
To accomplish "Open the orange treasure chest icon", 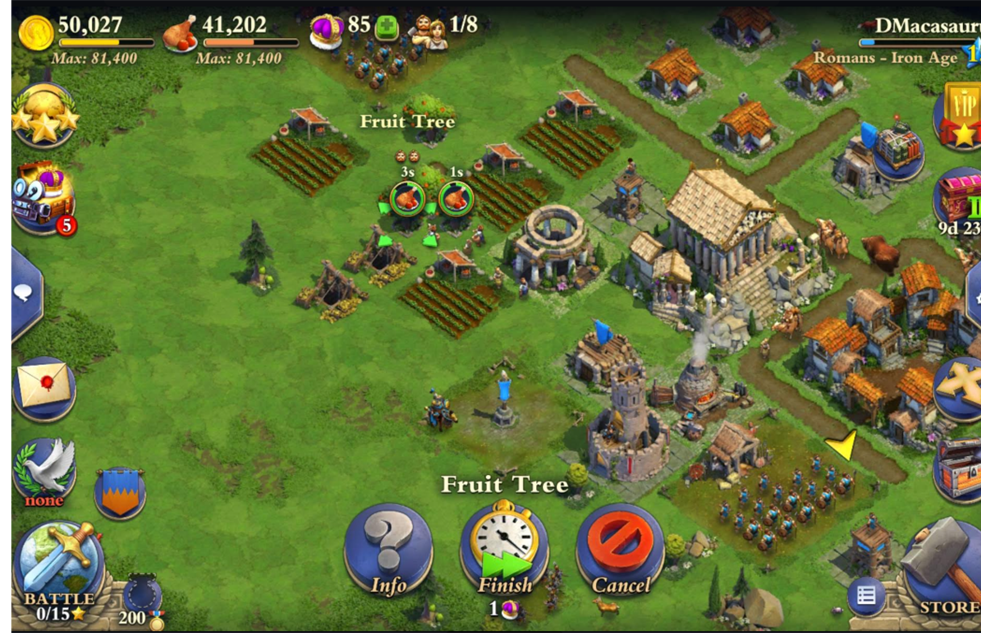I will click(x=958, y=468).
